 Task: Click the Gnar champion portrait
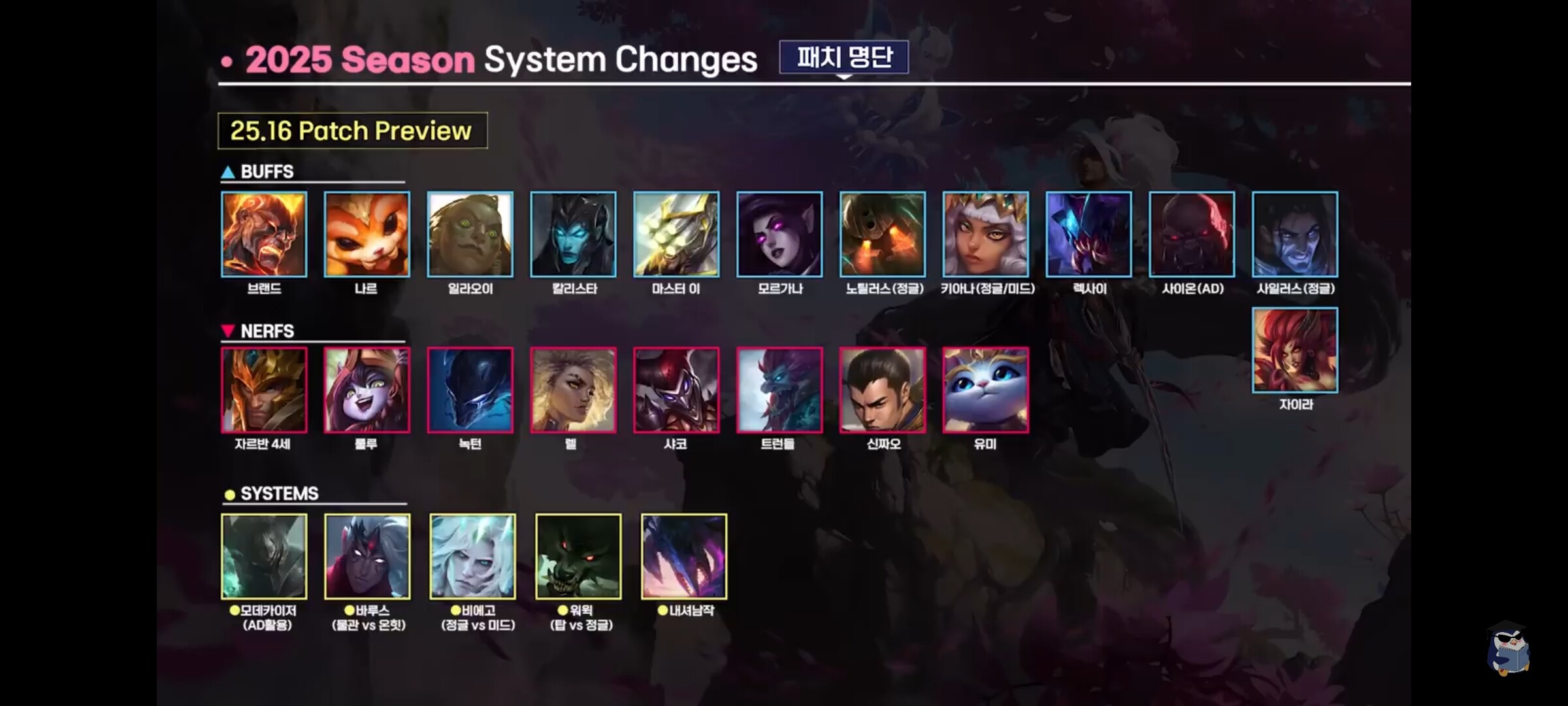point(367,234)
